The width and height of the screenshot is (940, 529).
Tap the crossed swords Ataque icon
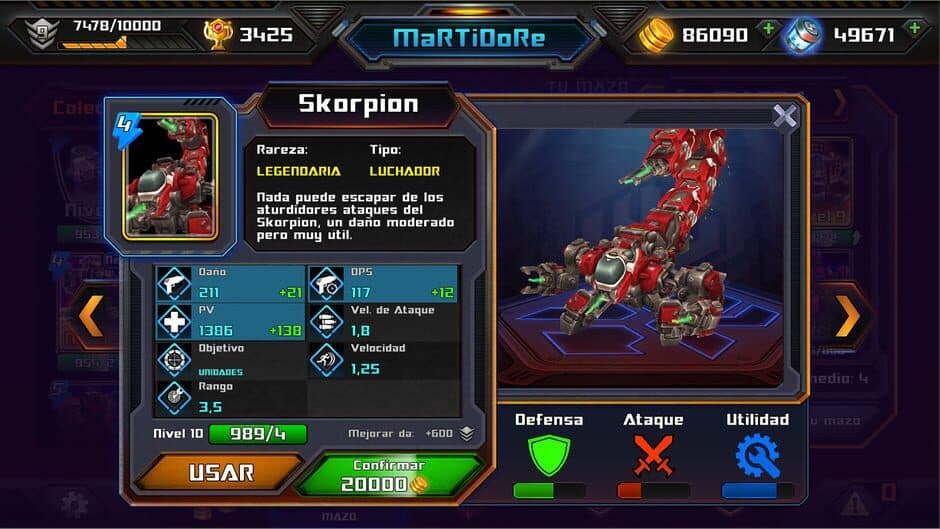coord(653,455)
